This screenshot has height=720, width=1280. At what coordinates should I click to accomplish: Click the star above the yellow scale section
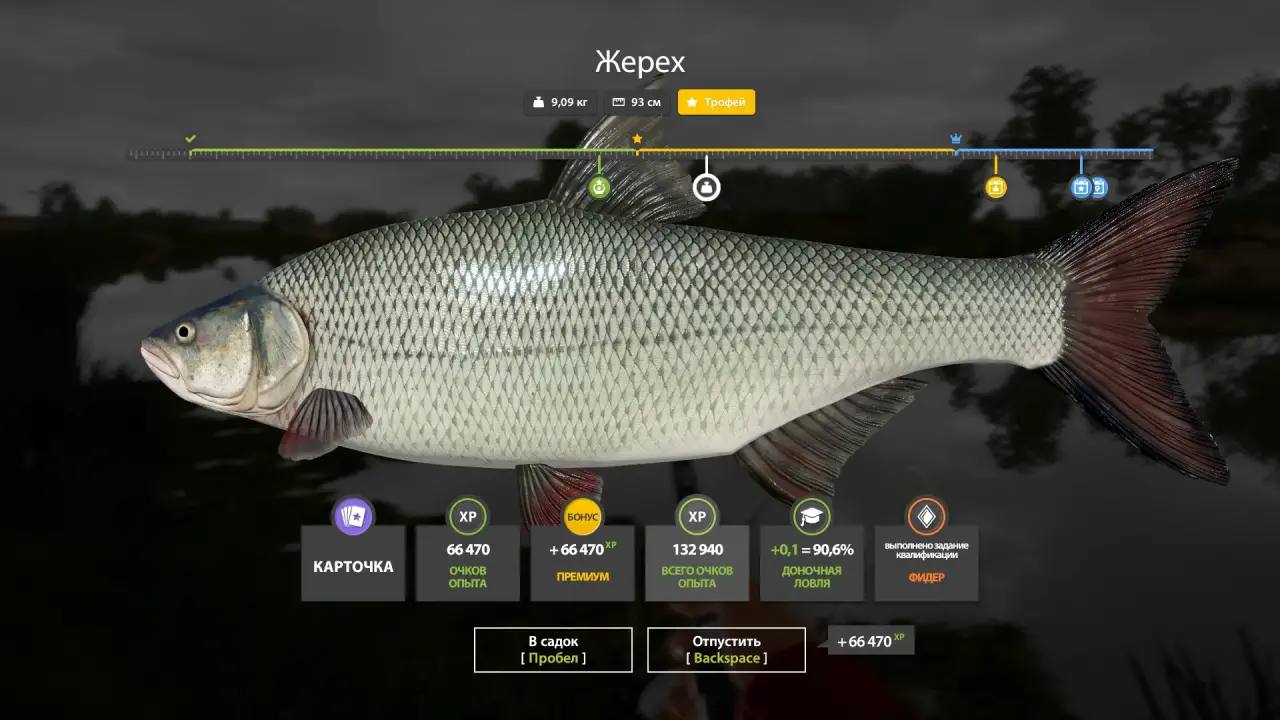click(x=637, y=138)
